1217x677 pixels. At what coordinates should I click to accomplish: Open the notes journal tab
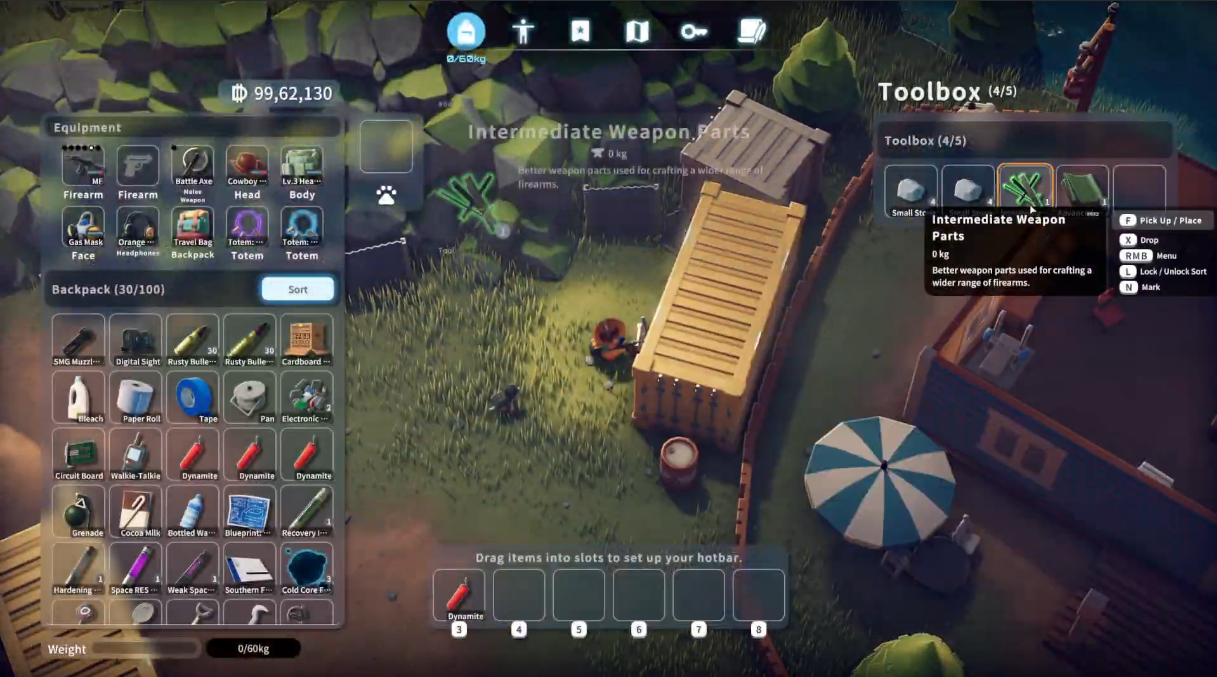(751, 32)
